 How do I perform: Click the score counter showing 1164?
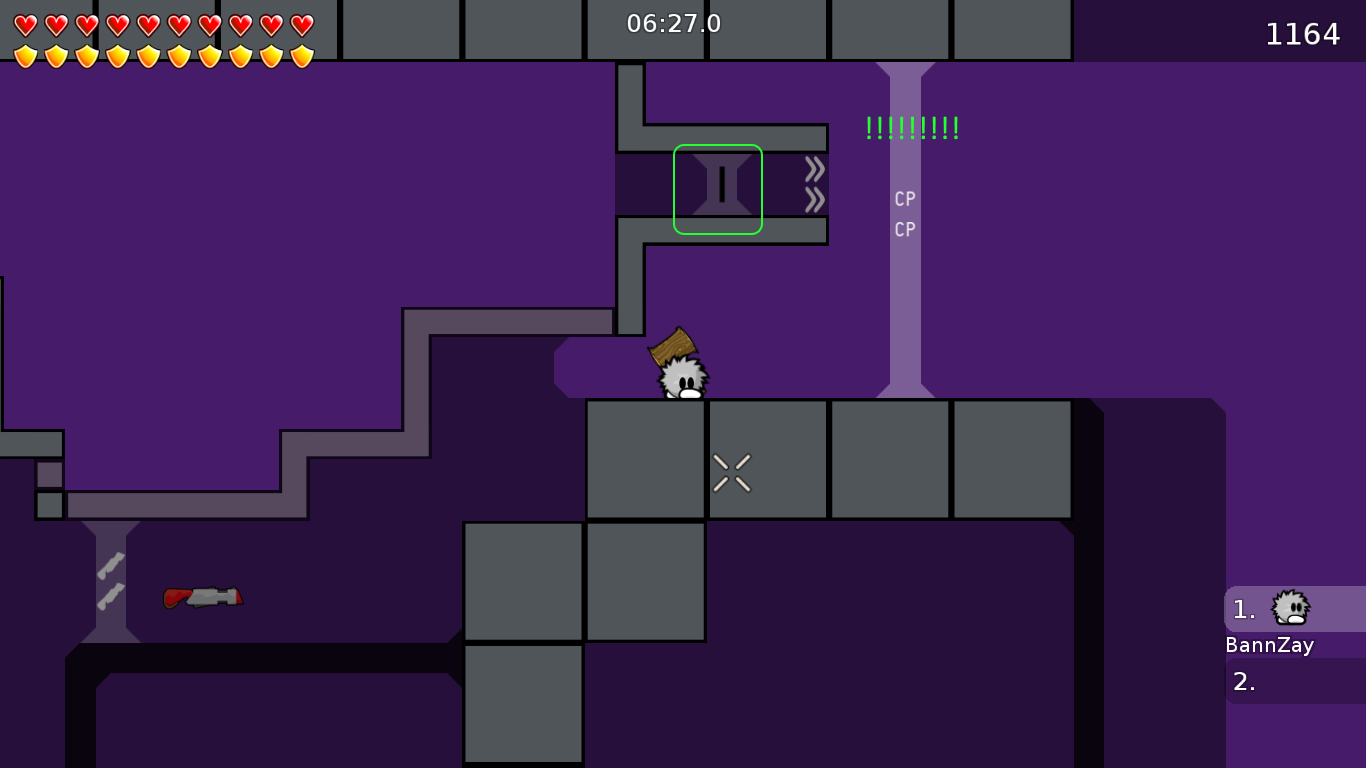tap(1304, 34)
